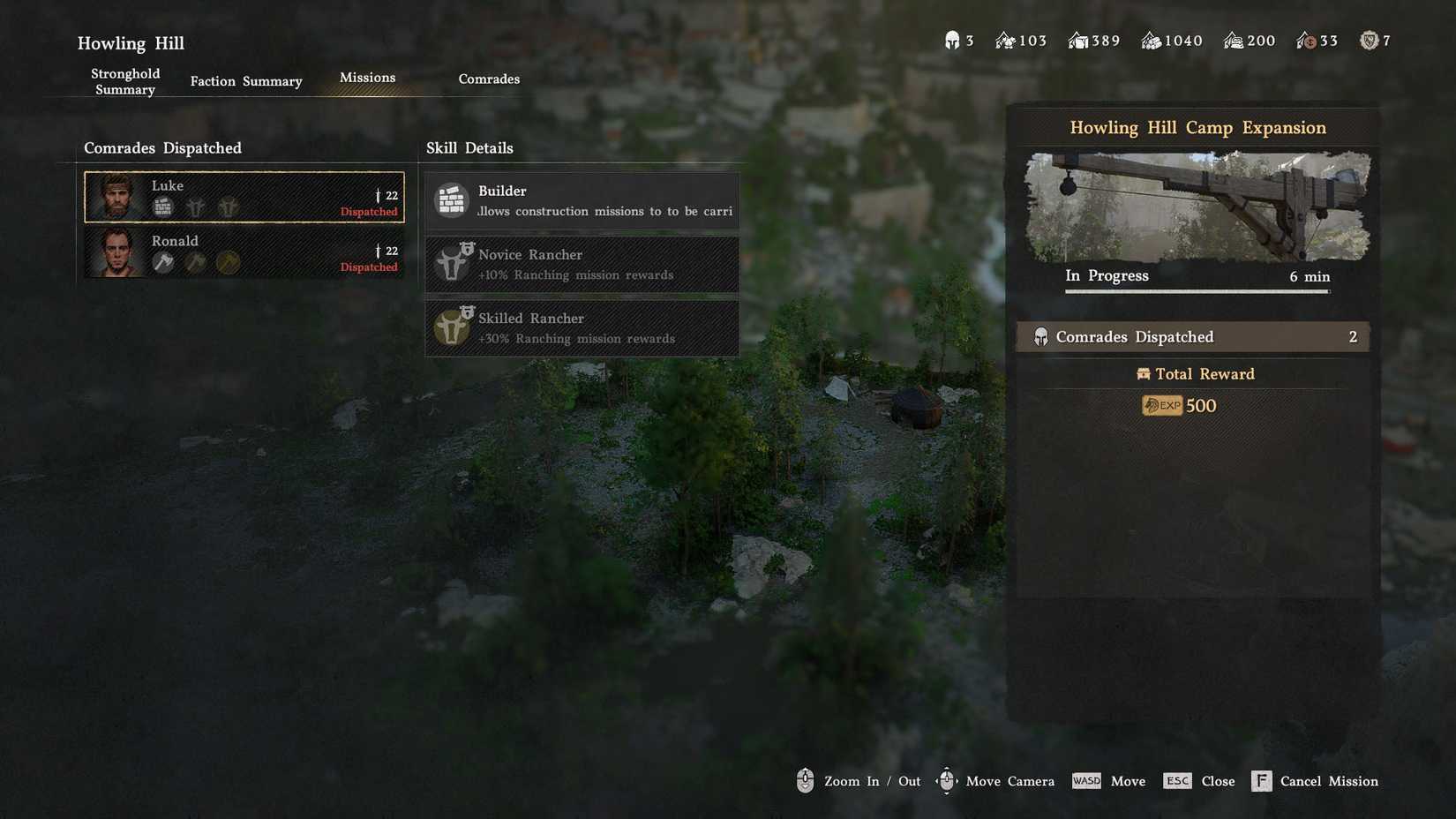Select comrade Luke in the dispatched list
1456x819 pixels.
click(244, 197)
